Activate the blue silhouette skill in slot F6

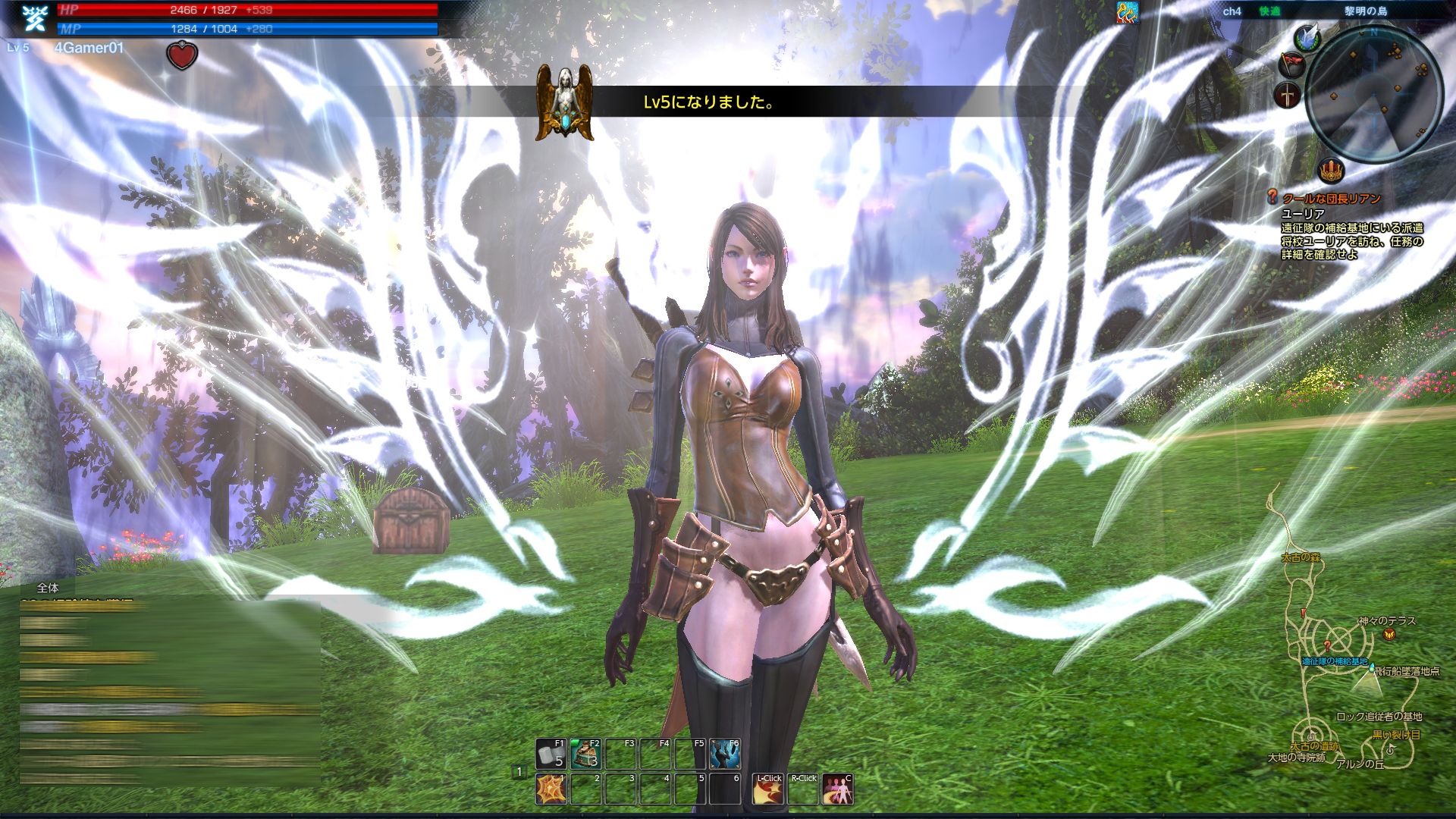pyautogui.click(x=725, y=754)
